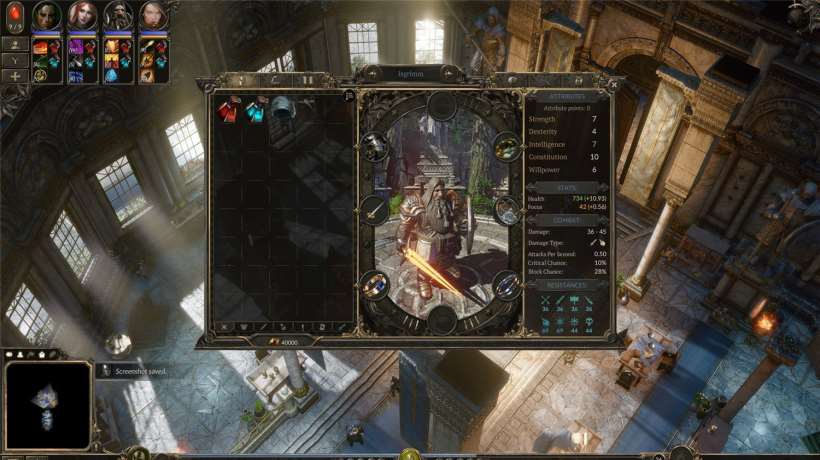Viewport: 820px width, 460px height.
Task: Click the pause-symbol tab above the inventory
Action: point(307,79)
